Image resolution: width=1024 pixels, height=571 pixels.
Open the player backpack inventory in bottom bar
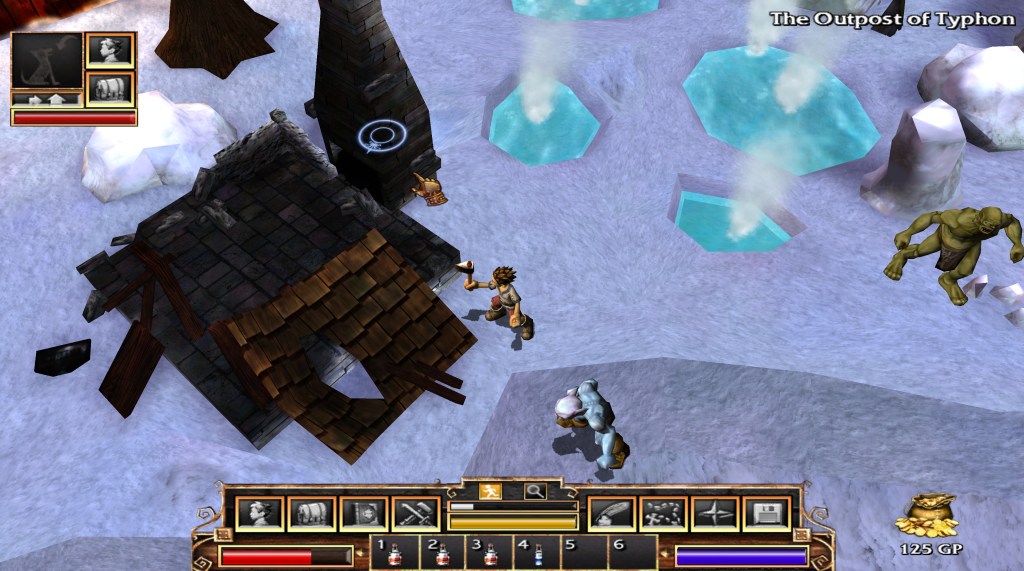(311, 513)
